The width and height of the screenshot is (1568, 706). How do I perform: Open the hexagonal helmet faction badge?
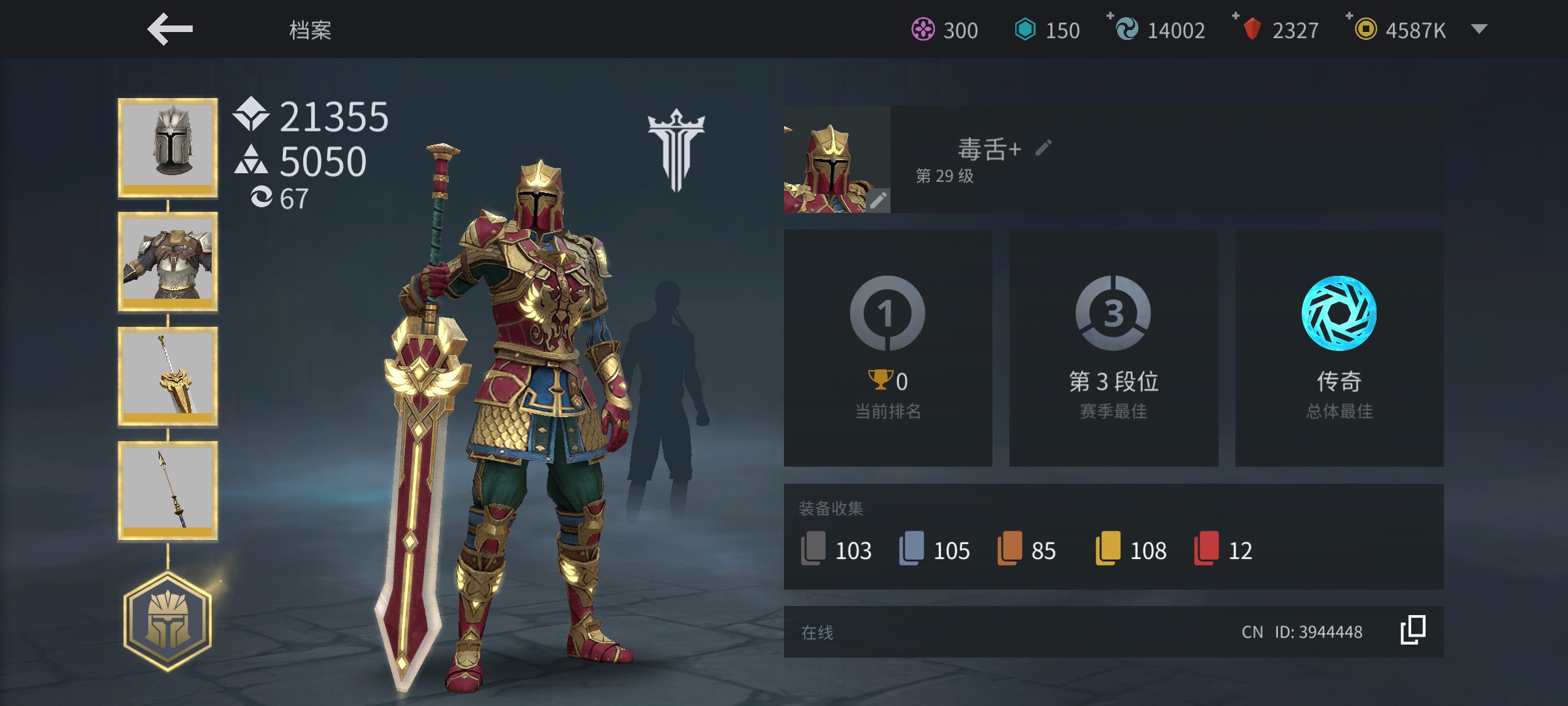pyautogui.click(x=168, y=622)
